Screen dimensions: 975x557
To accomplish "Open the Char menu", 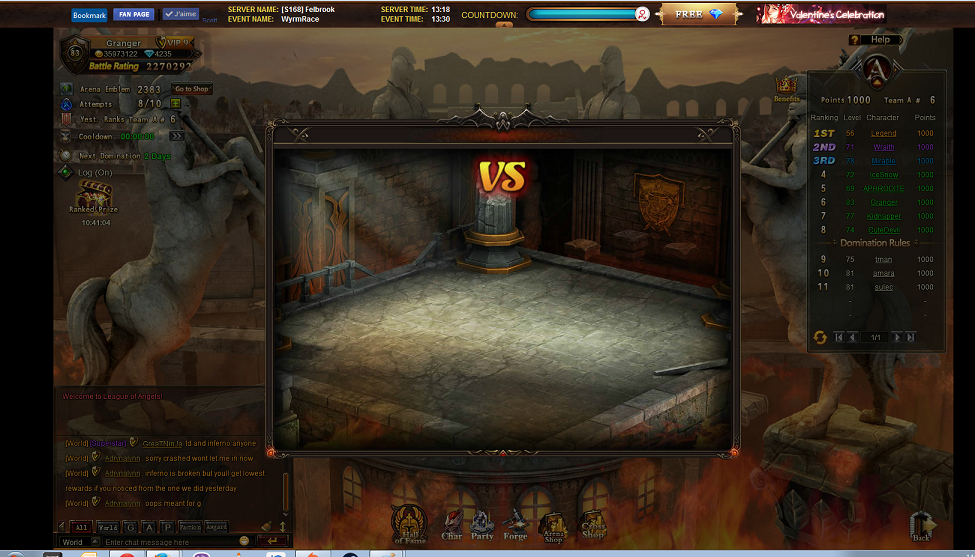I will point(452,525).
